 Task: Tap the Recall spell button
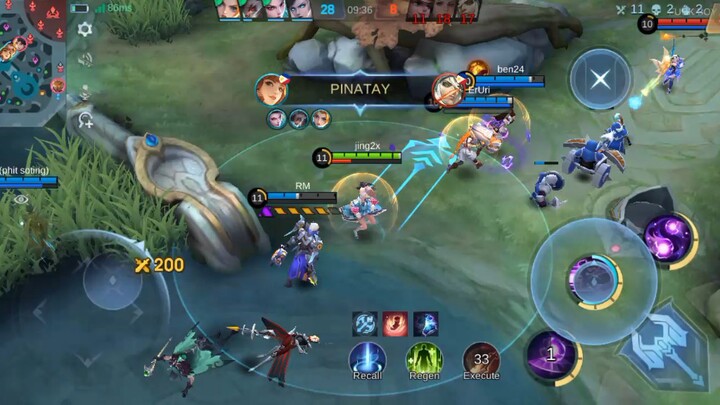point(367,359)
